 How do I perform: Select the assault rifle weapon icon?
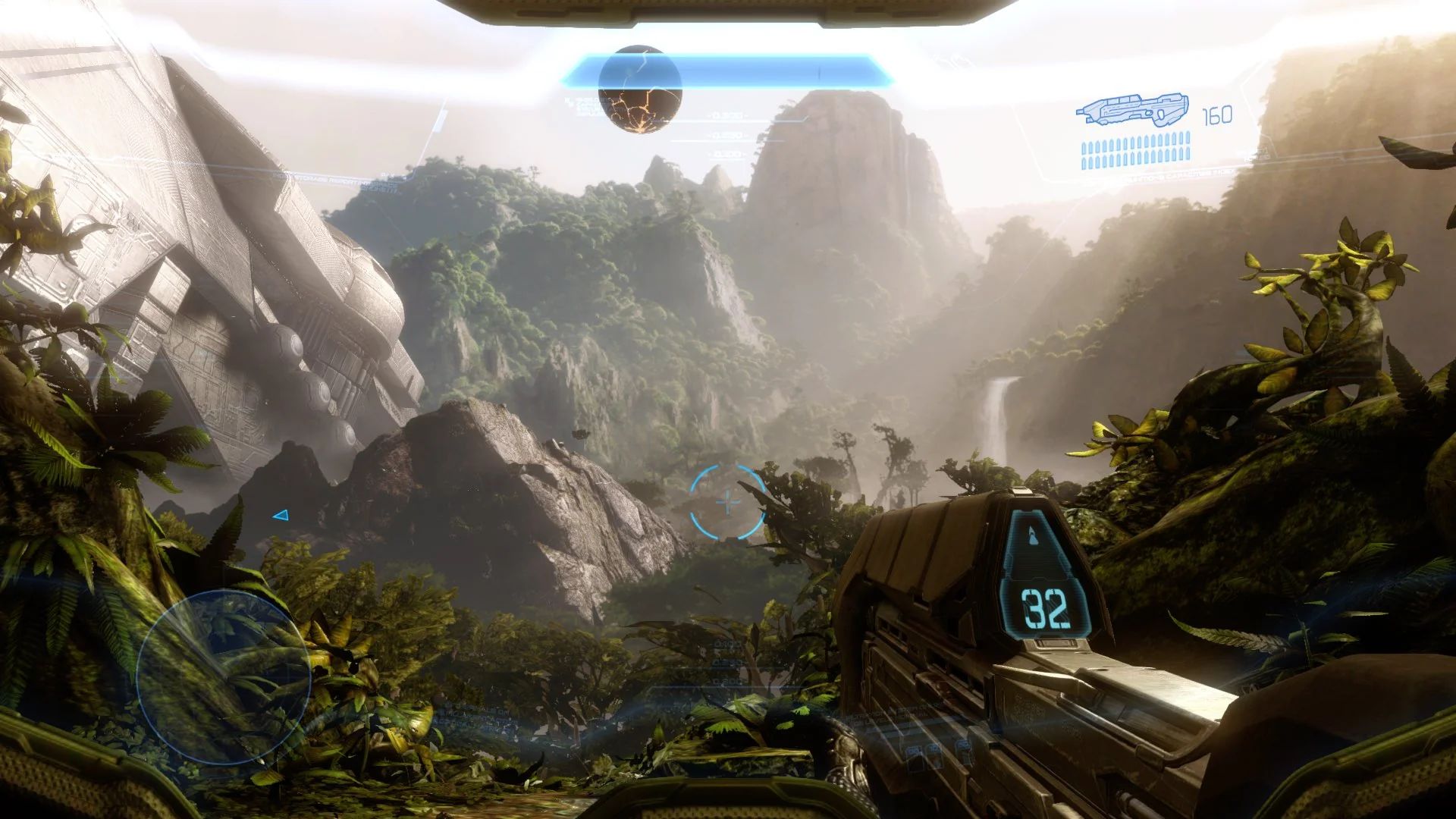point(1134,110)
